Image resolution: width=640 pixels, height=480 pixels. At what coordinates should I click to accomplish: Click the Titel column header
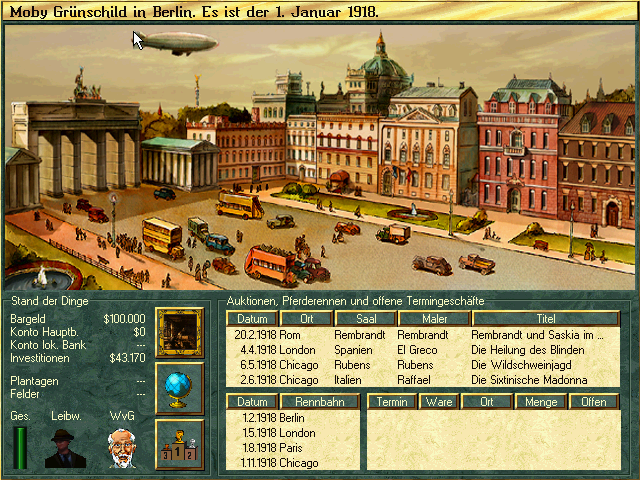[545, 319]
